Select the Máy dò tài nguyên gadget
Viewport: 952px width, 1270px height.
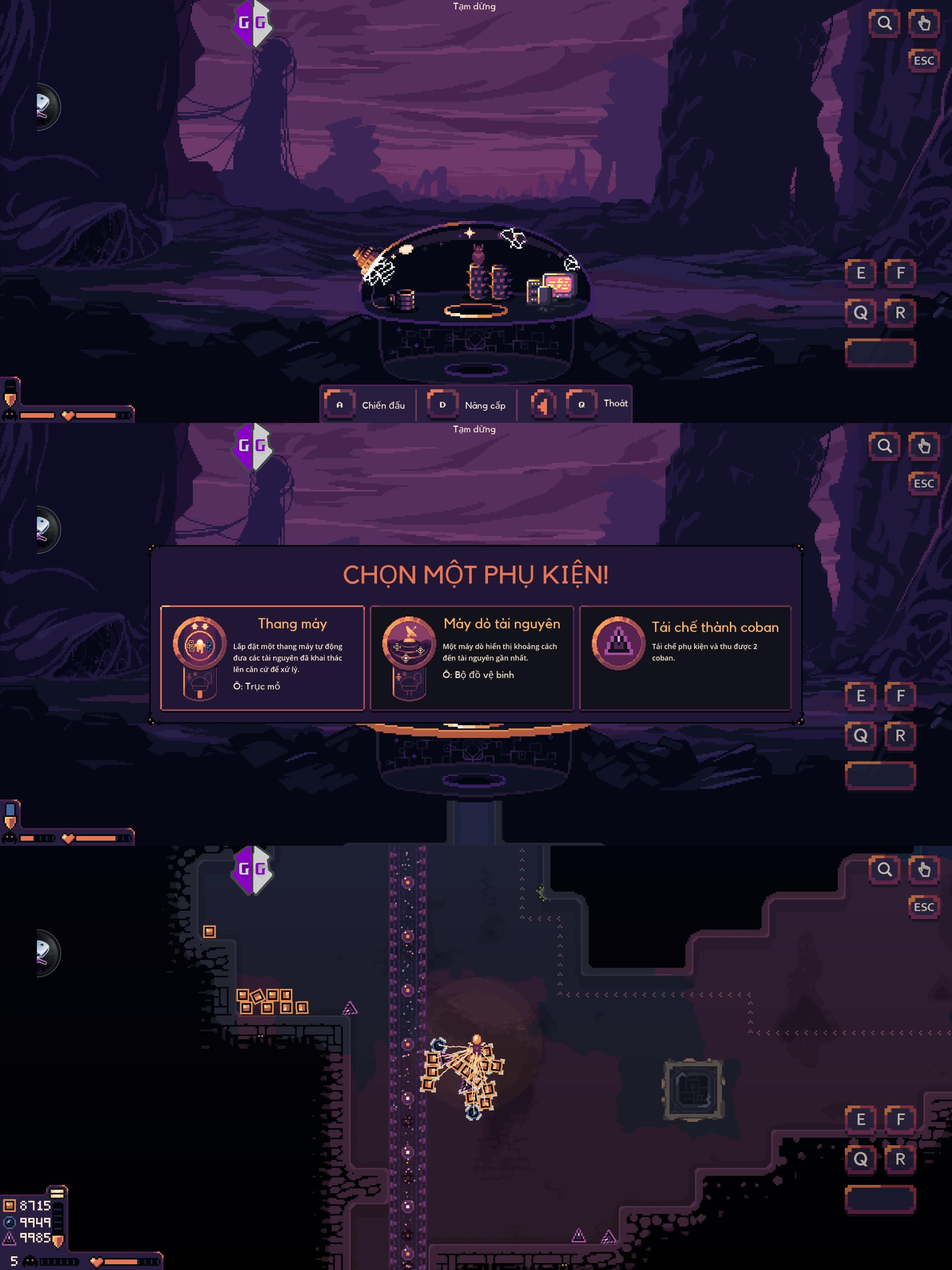coord(472,658)
